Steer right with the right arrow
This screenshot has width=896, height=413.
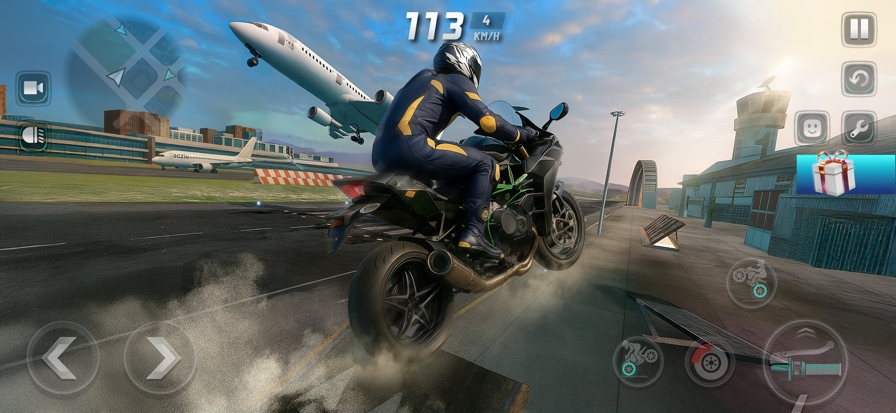pyautogui.click(x=160, y=357)
